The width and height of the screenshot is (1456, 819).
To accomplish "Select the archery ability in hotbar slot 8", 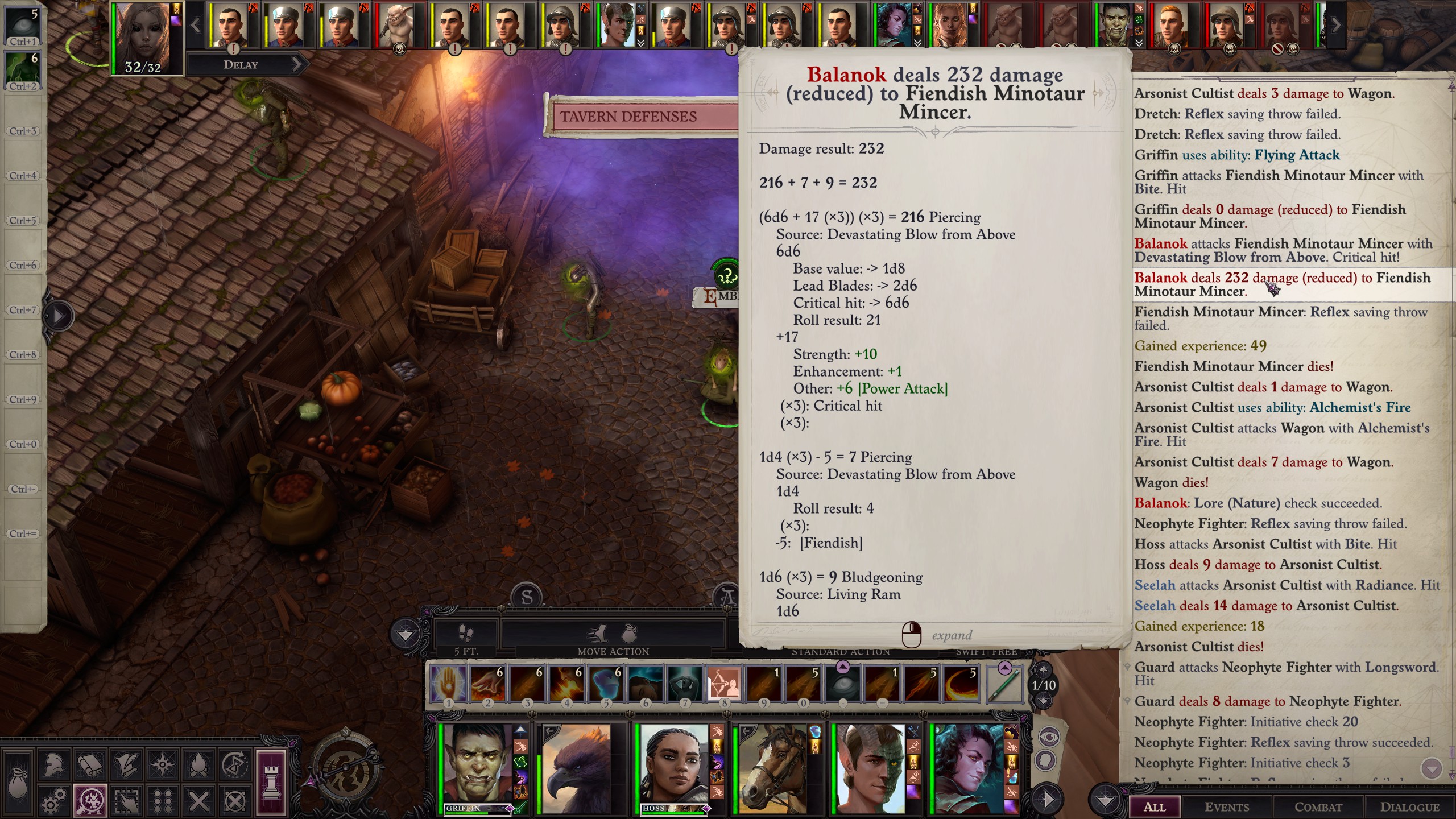I will pyautogui.click(x=724, y=684).
